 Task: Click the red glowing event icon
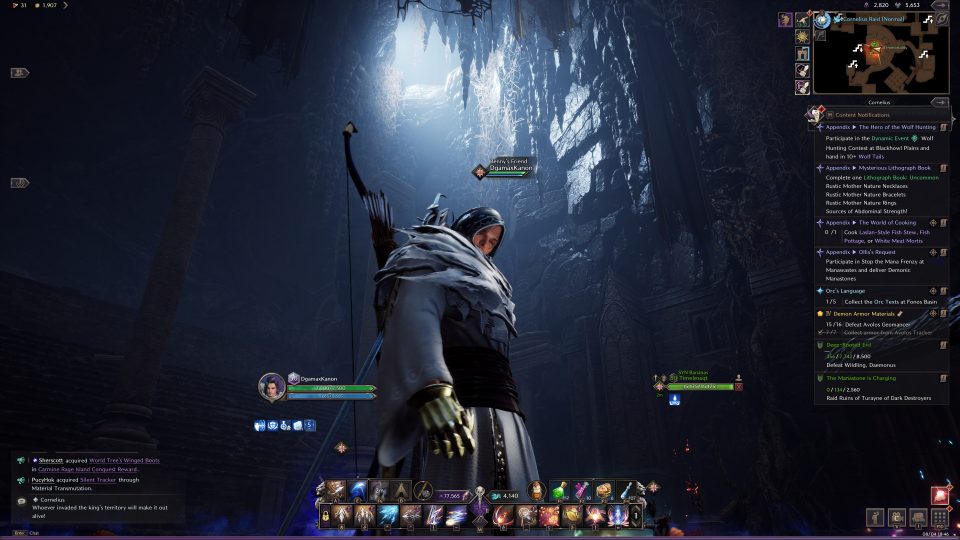point(940,495)
